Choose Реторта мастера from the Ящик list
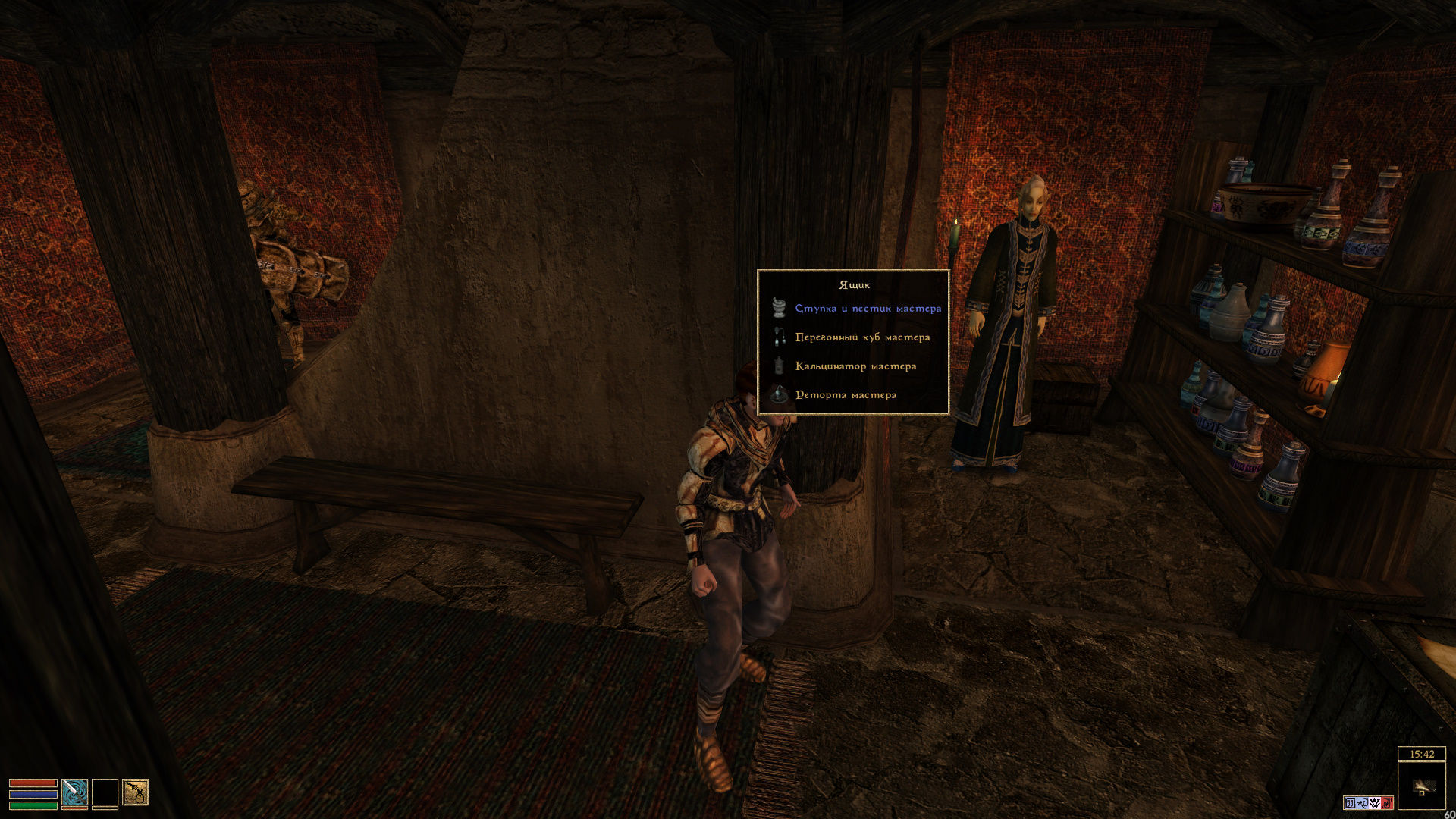 click(846, 395)
